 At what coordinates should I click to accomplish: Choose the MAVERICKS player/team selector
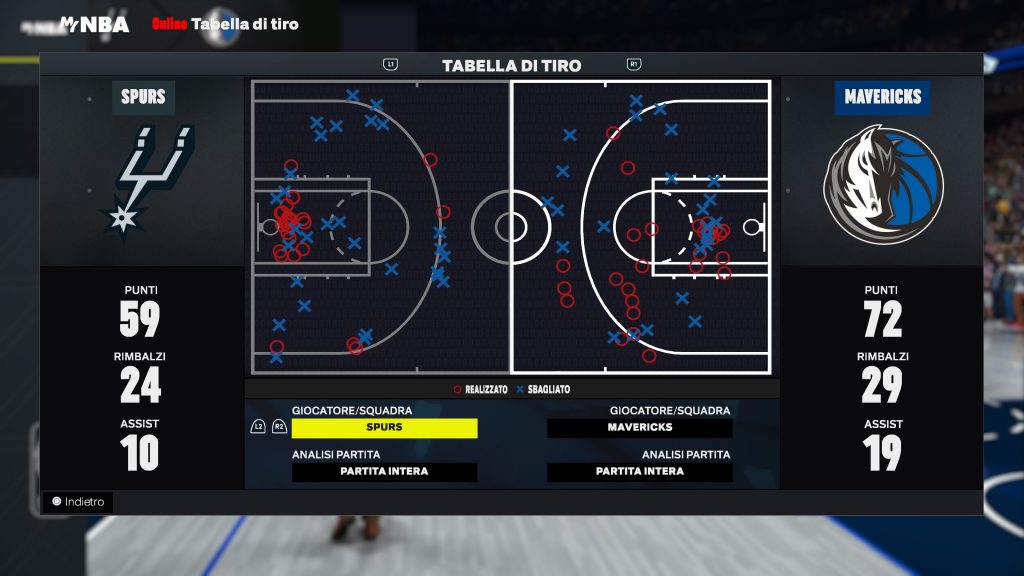coord(640,428)
